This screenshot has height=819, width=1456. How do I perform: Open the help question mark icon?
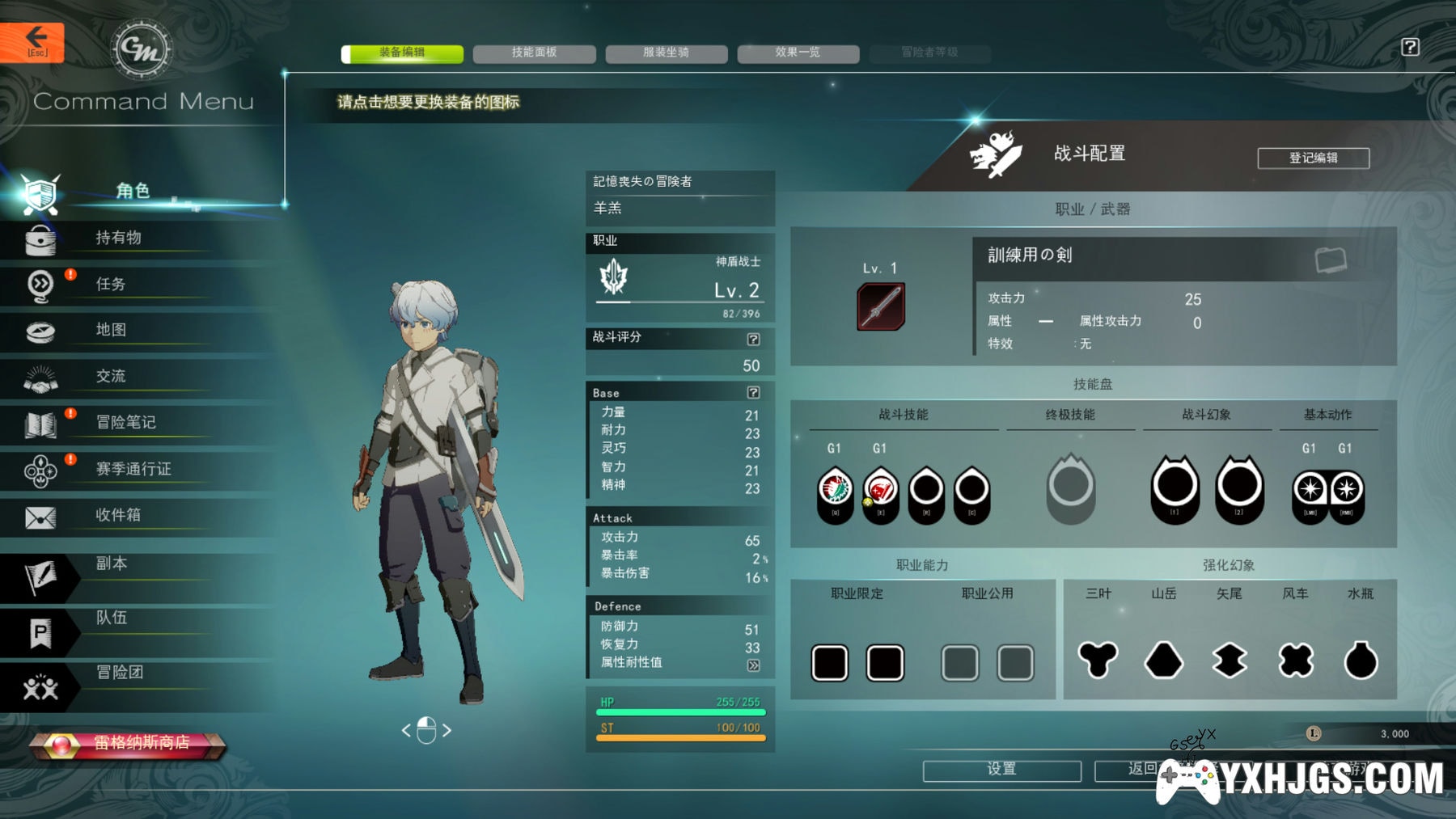(x=1410, y=47)
